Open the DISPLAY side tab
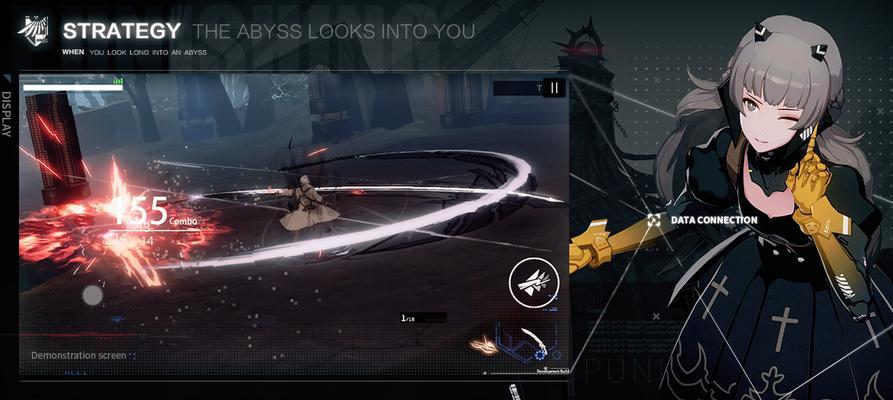Screen dimensions: 893x400 point(7,115)
